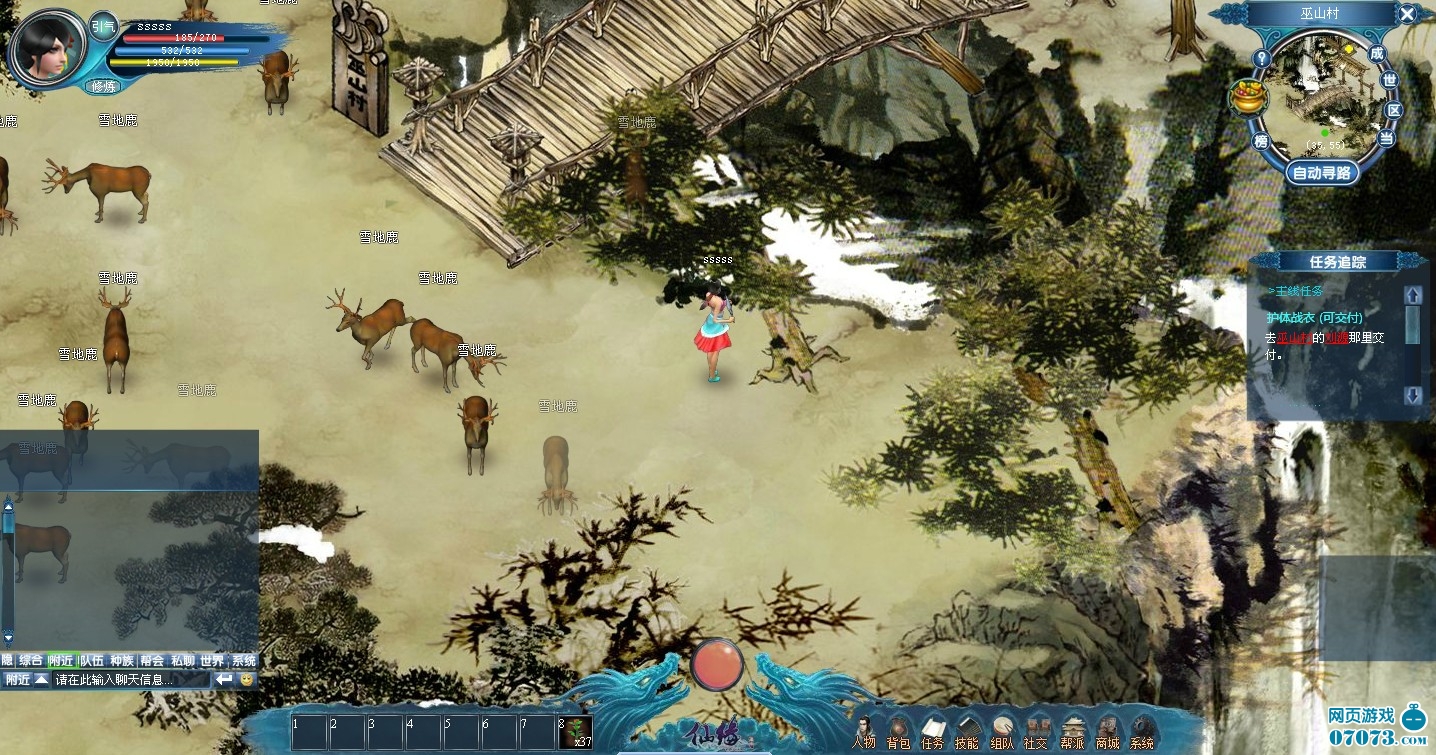1436x755 pixels.
Task: Open the 人物 character panel
Action: click(x=864, y=731)
